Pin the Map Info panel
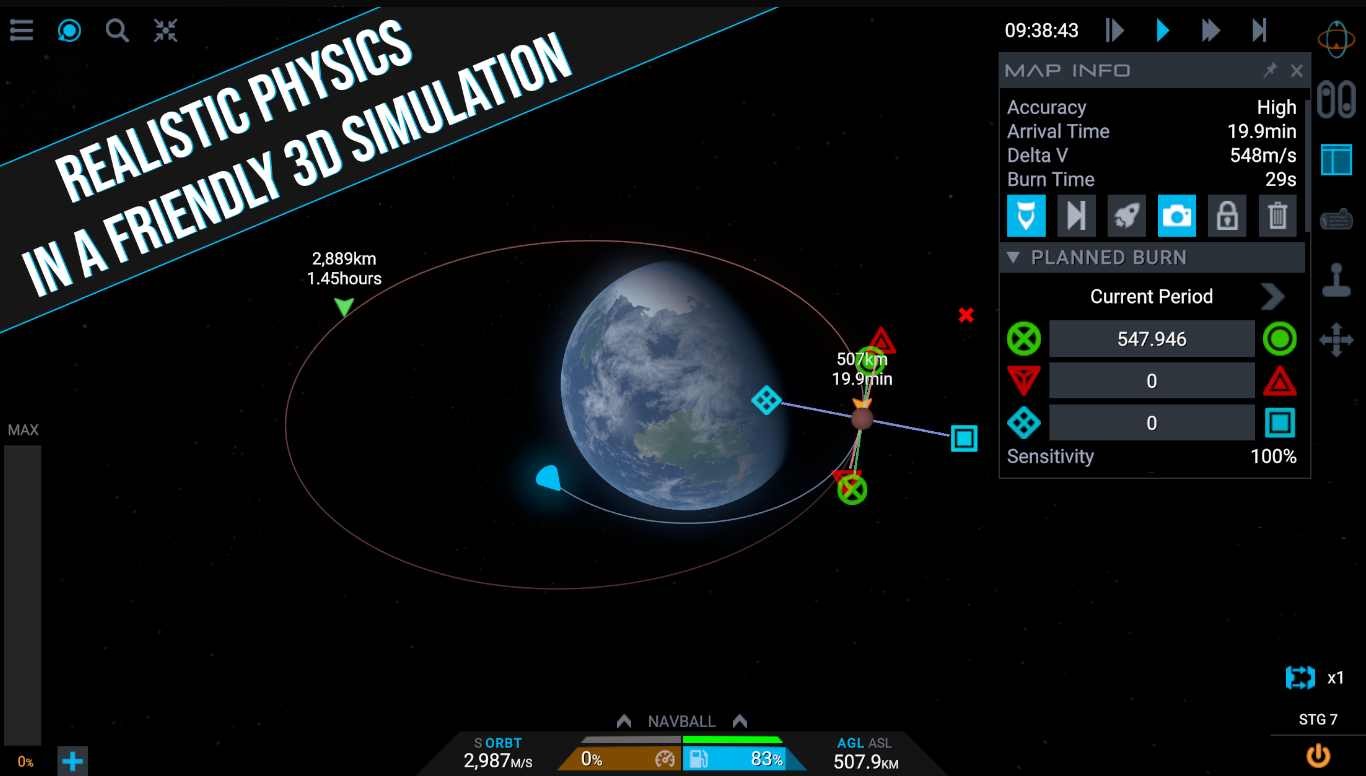The height and width of the screenshot is (776, 1366). coord(1271,70)
